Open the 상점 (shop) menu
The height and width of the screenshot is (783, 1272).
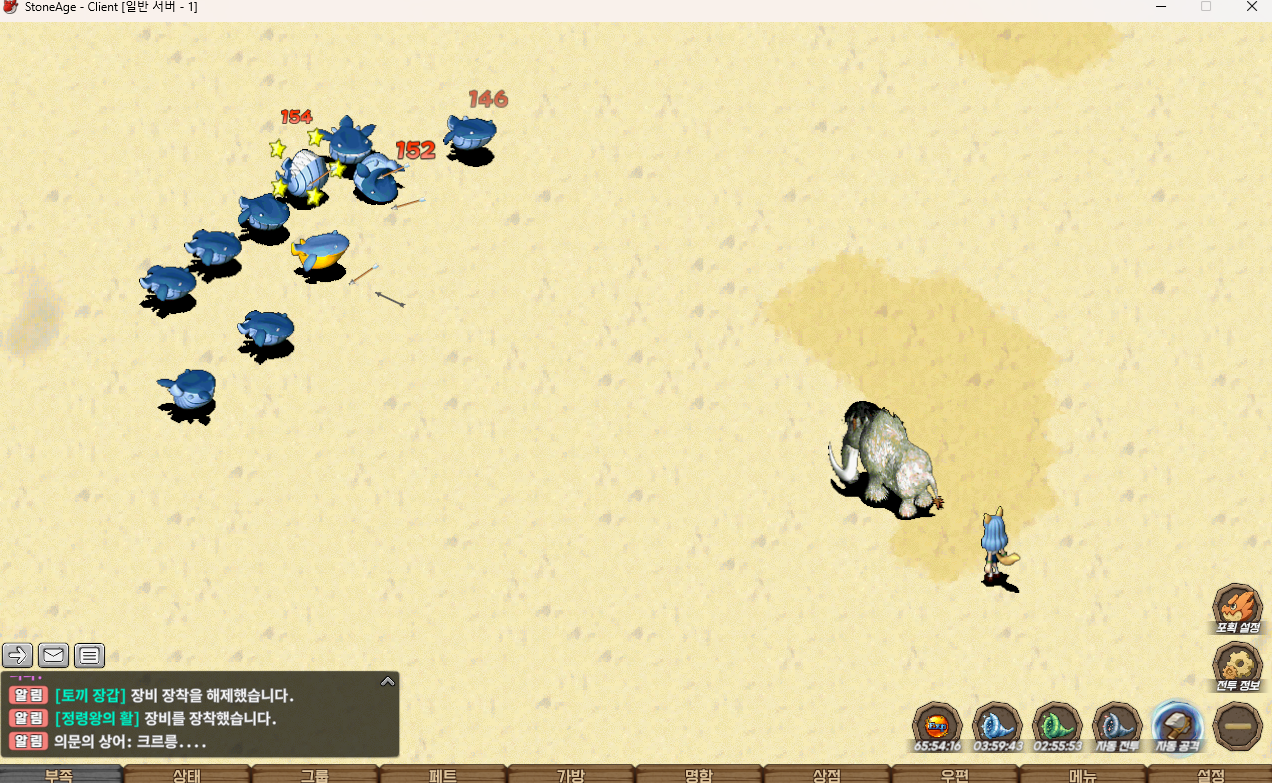pyautogui.click(x=827, y=775)
